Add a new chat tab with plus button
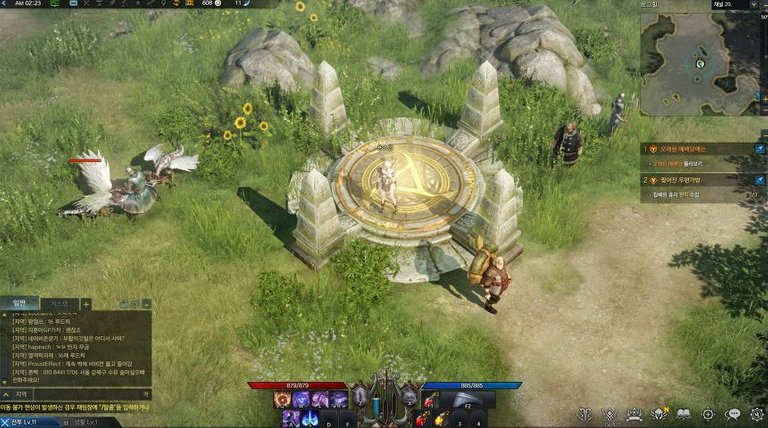The image size is (768, 428). coord(86,303)
